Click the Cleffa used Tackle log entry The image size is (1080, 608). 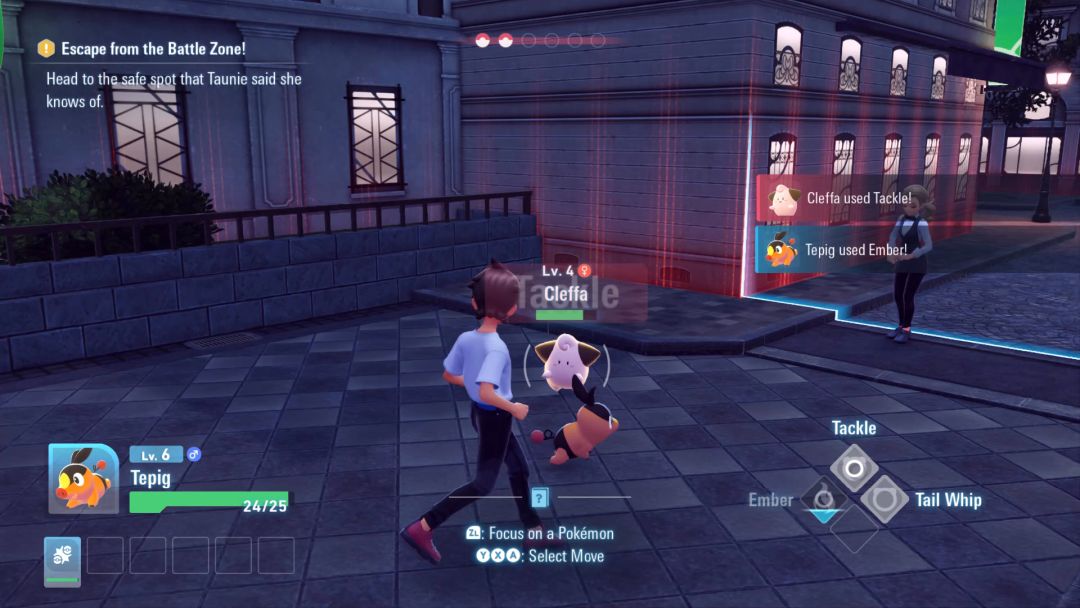(x=836, y=198)
